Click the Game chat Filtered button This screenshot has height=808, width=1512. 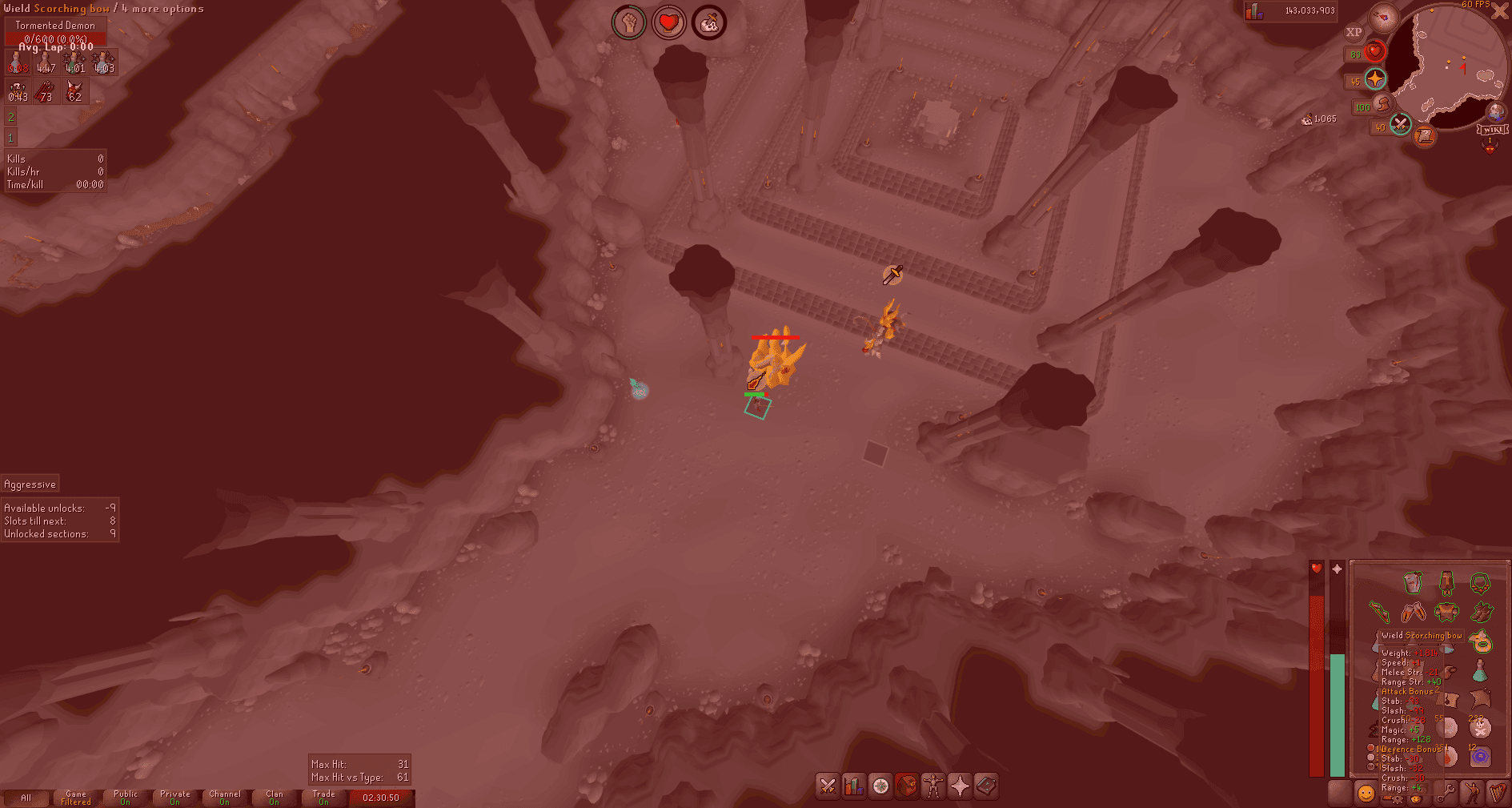click(77, 798)
